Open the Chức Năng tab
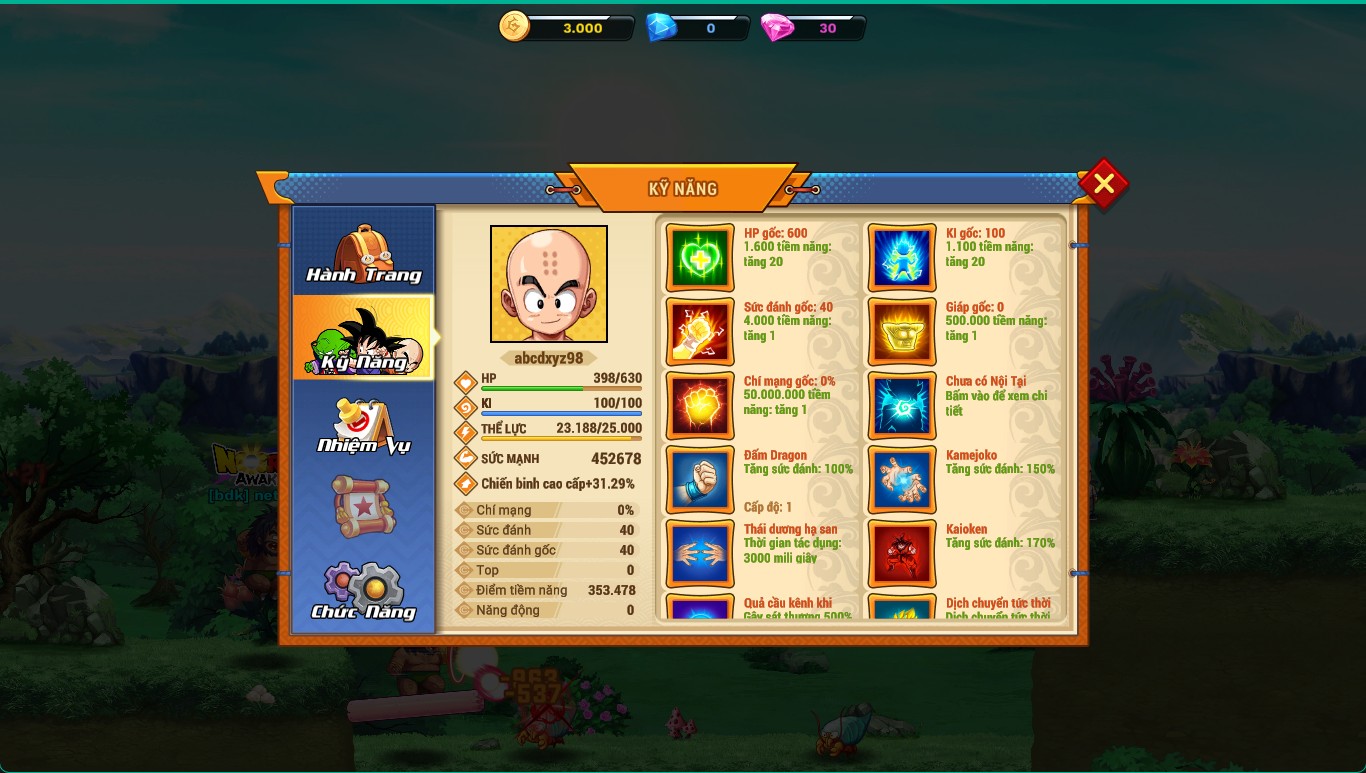 click(x=364, y=590)
